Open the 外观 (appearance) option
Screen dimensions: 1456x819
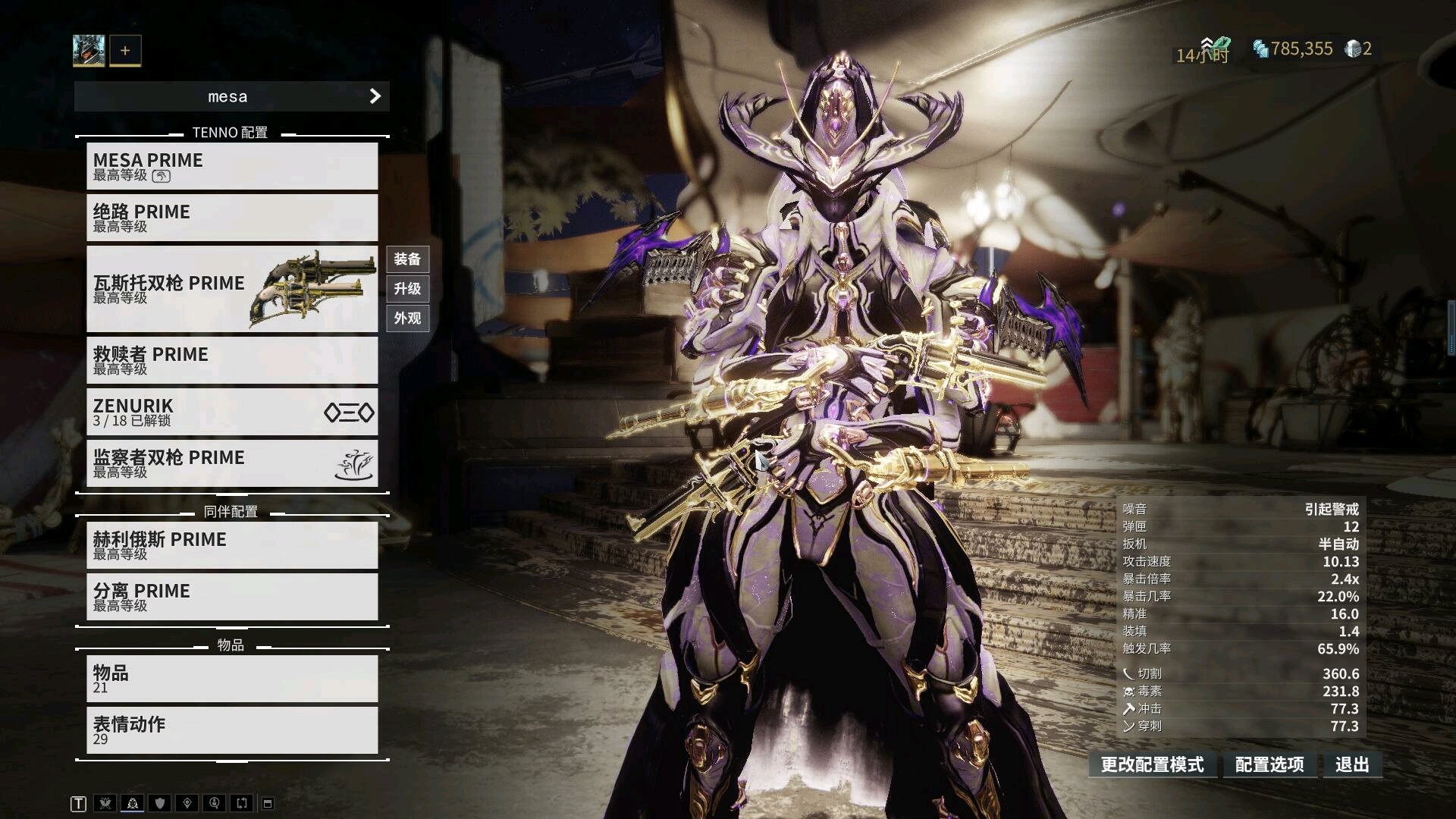point(407,318)
